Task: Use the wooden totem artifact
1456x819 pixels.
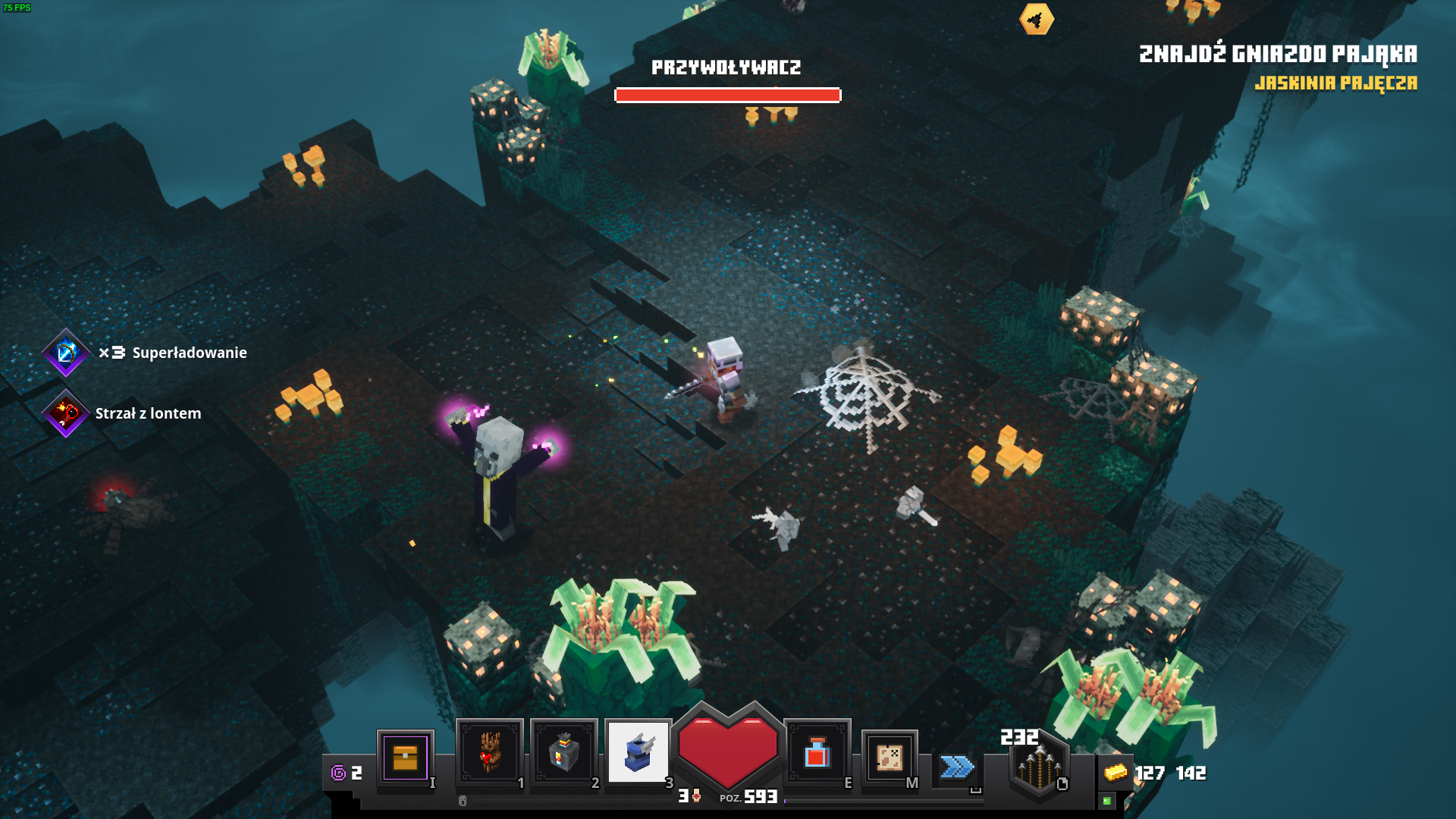Action: pyautogui.click(x=489, y=752)
